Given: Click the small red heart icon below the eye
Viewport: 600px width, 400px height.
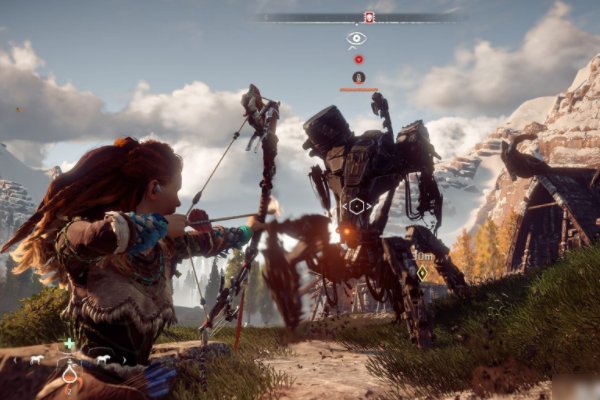Looking at the screenshot, I should pyautogui.click(x=358, y=59).
